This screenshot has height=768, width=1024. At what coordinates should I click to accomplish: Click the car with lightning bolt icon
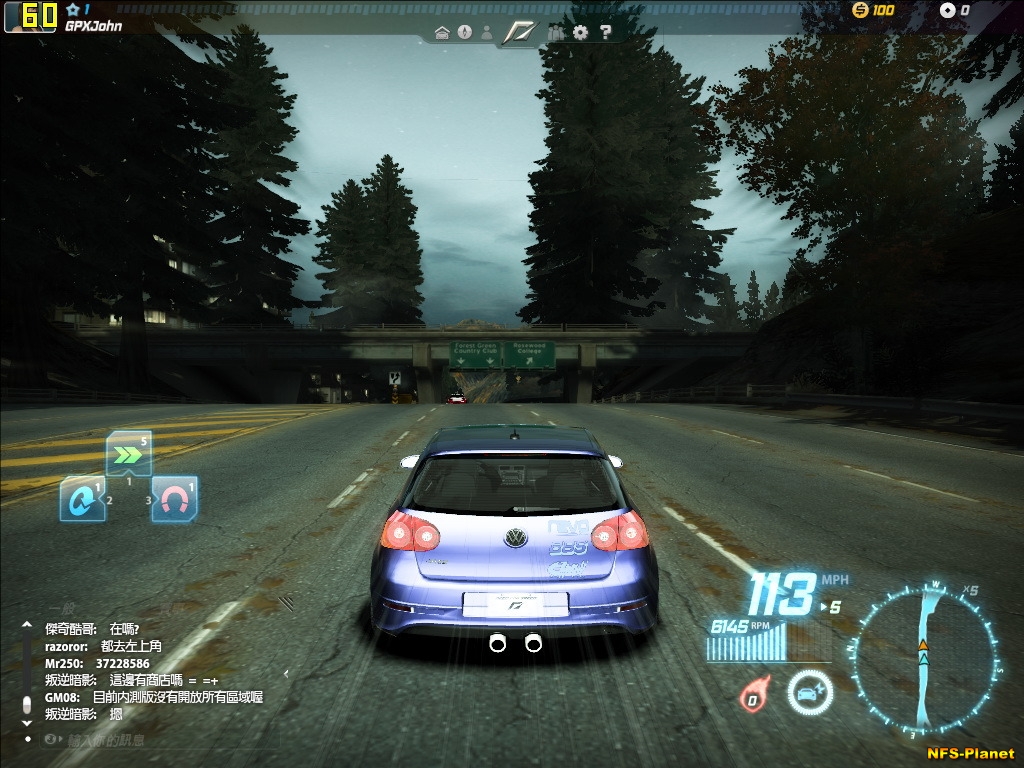(808, 692)
